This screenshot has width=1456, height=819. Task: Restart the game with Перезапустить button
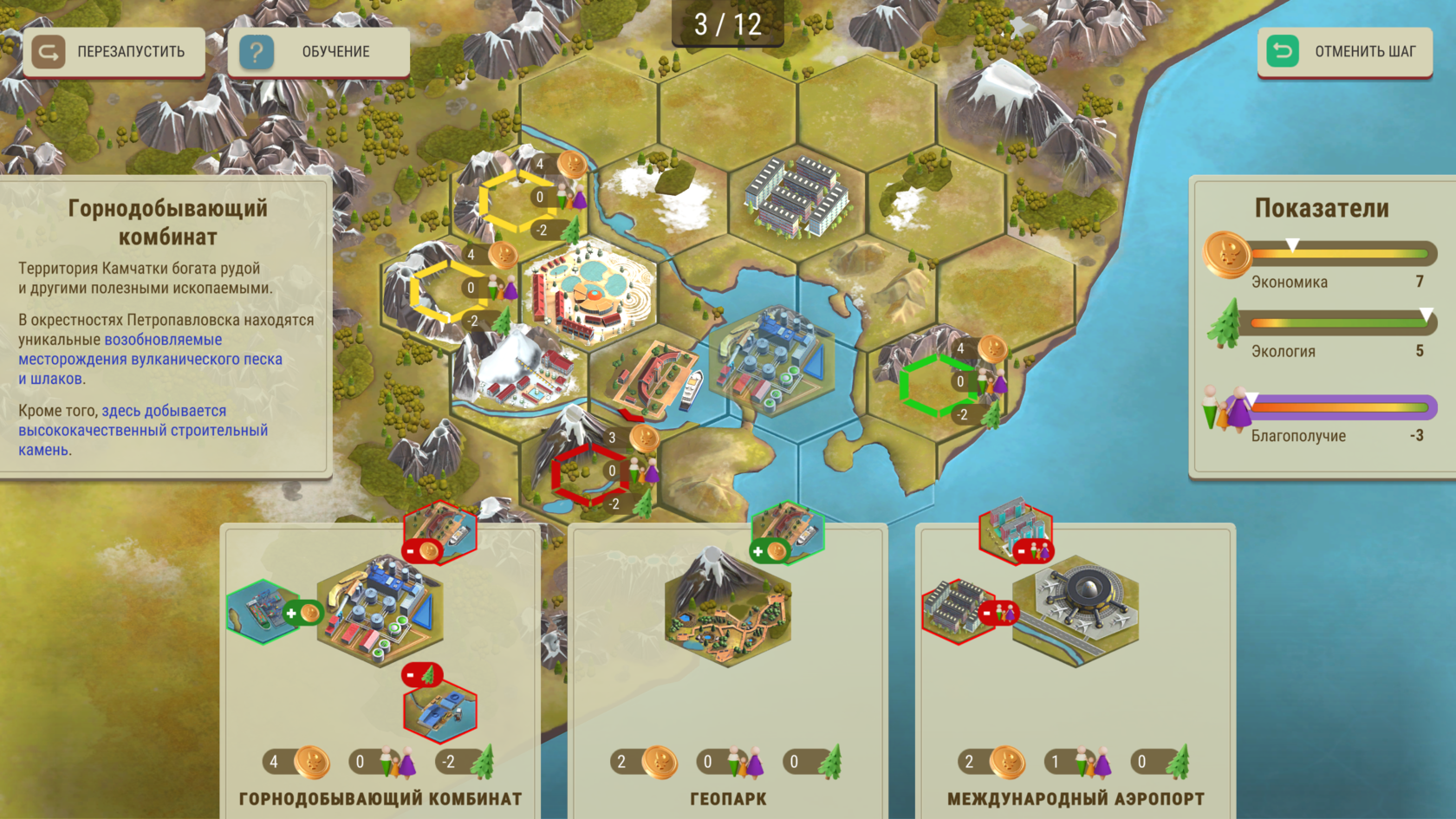pyautogui.click(x=114, y=52)
